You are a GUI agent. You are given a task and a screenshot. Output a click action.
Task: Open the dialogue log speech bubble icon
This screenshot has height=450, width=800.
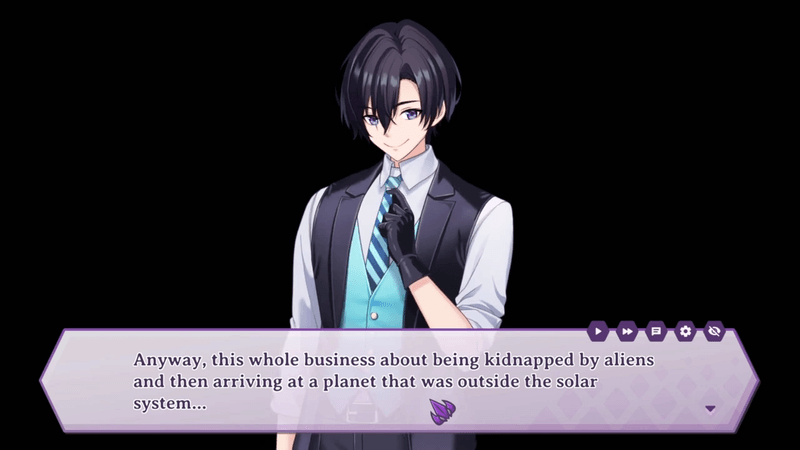[x=656, y=330]
